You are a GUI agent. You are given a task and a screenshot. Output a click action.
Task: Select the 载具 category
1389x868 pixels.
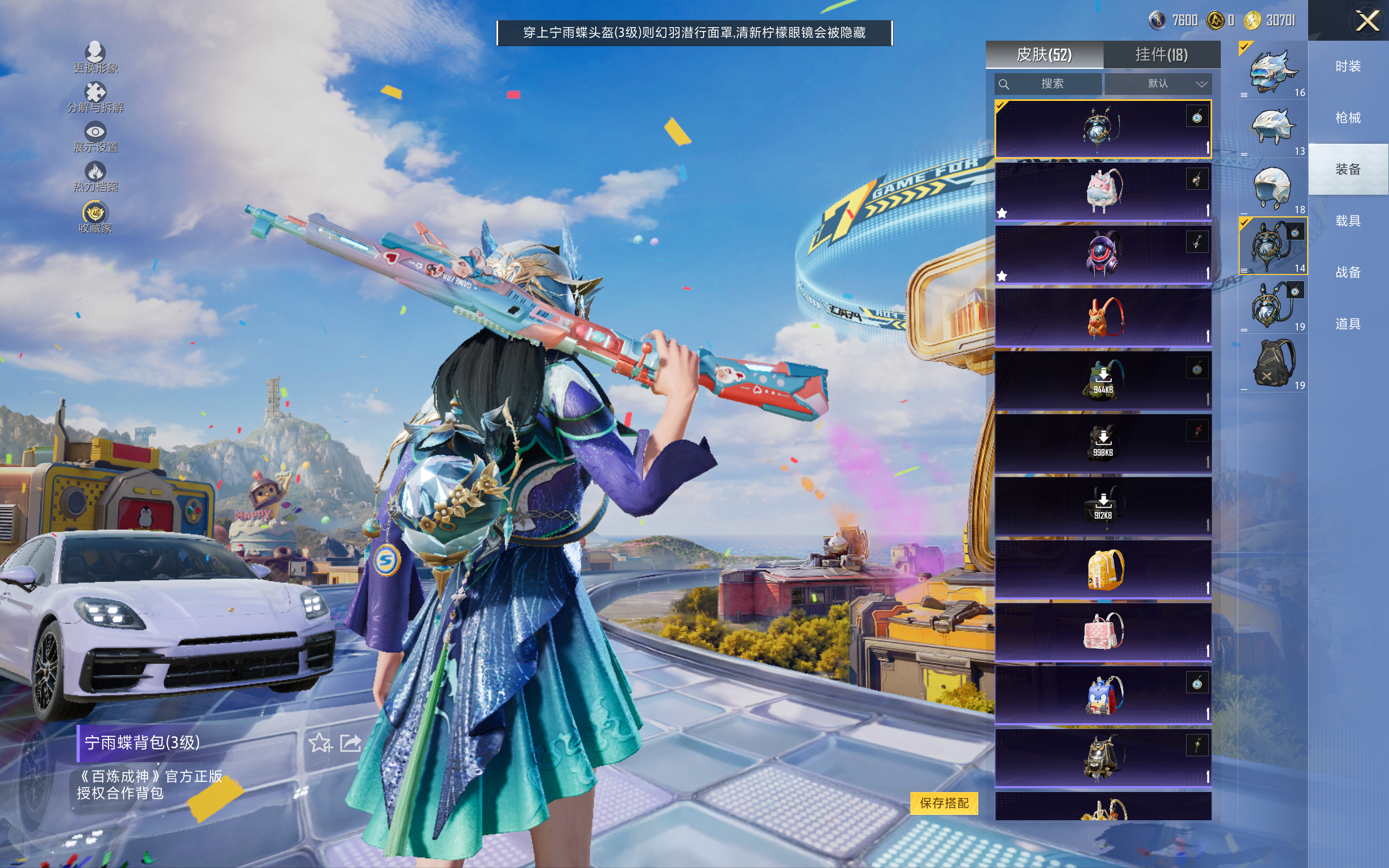[1348, 221]
